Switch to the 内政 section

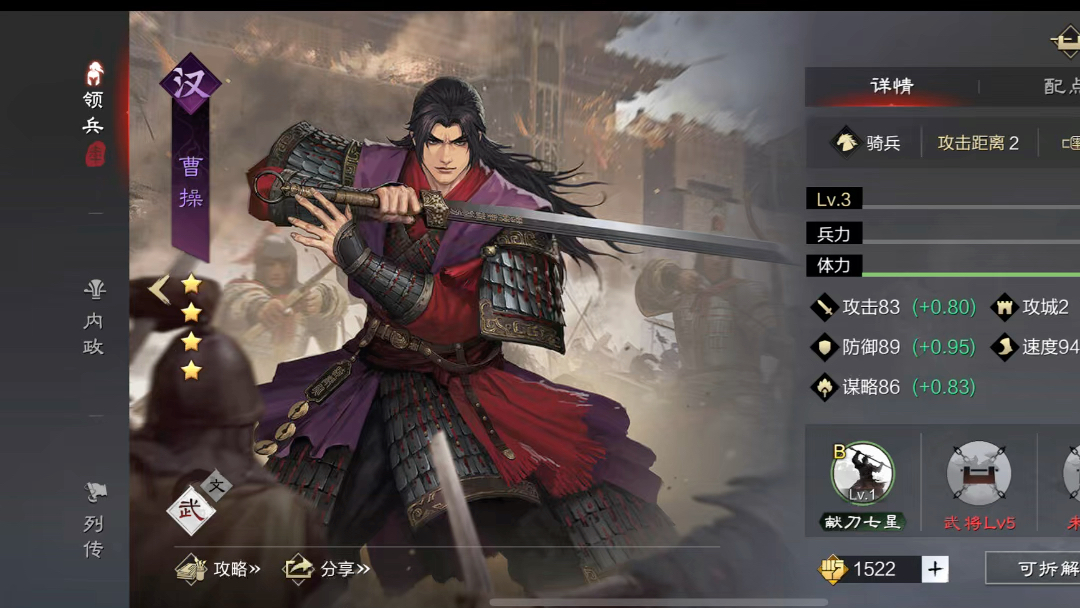point(94,320)
